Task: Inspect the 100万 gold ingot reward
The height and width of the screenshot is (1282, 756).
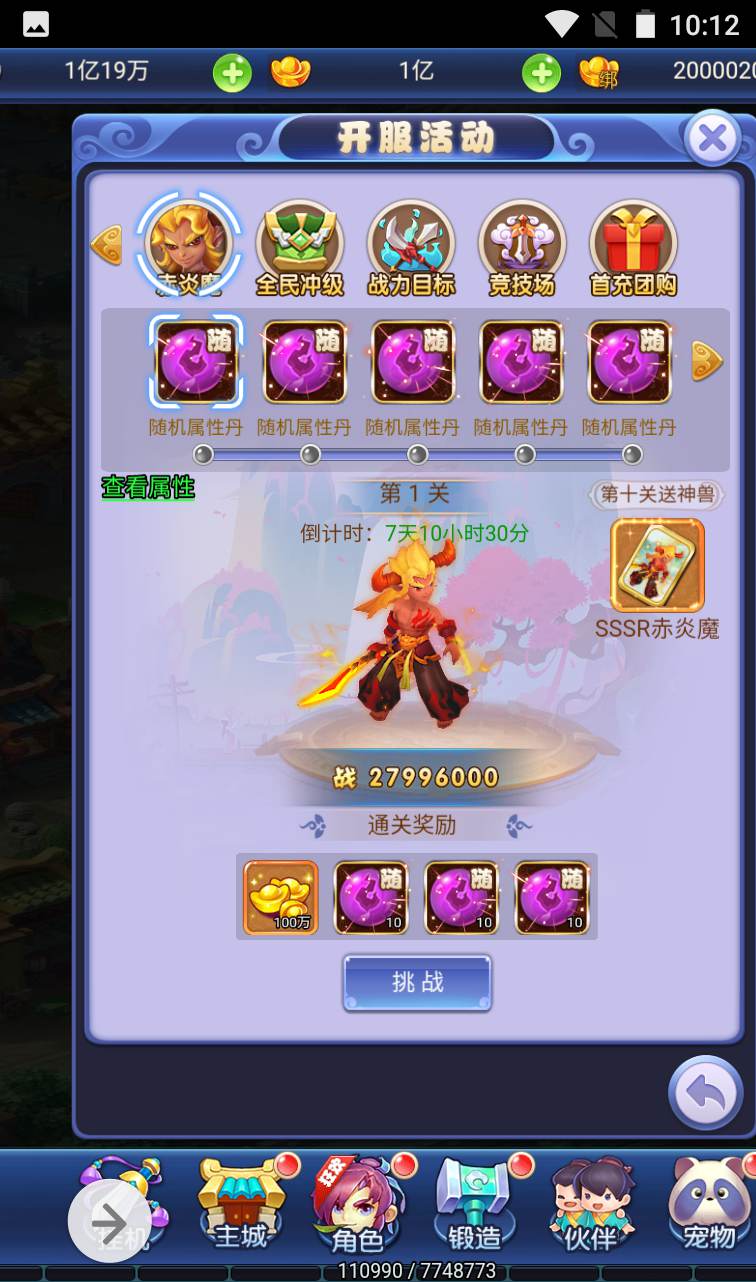Action: [x=281, y=897]
